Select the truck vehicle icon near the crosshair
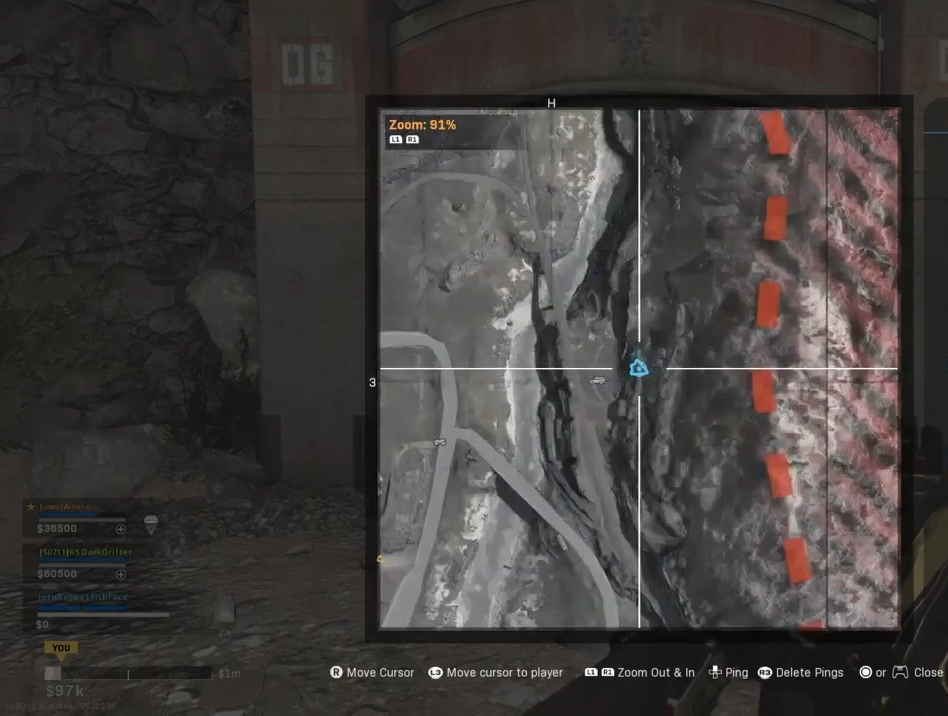The width and height of the screenshot is (948, 716). 598,379
